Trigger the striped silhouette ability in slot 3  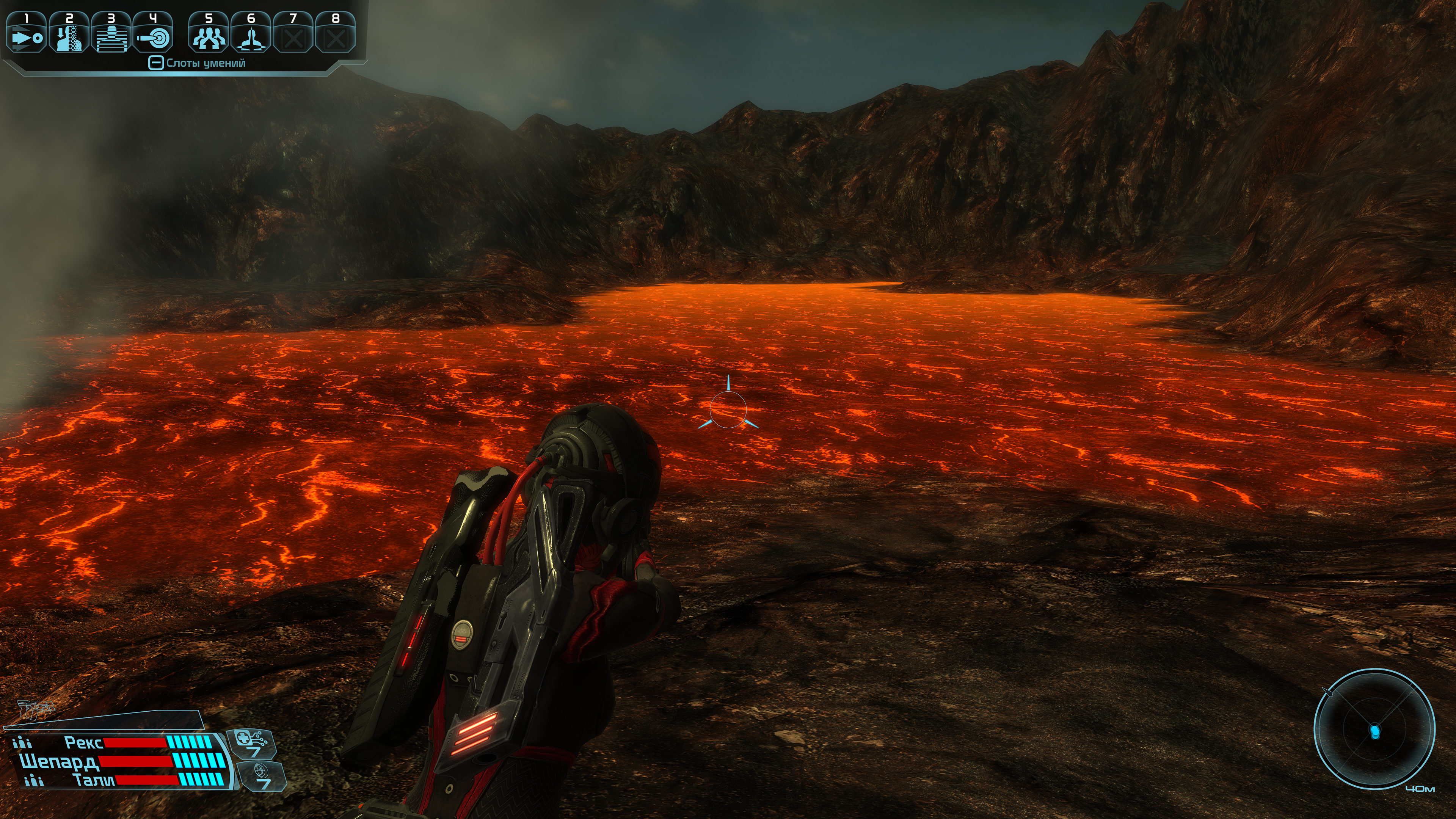(x=111, y=33)
